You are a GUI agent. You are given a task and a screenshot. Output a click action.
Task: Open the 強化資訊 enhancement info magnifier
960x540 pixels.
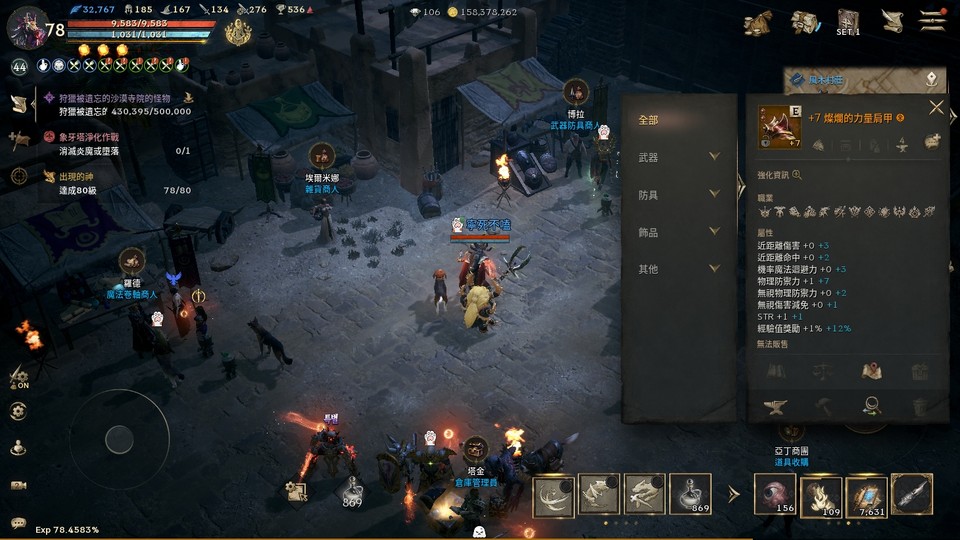(x=797, y=175)
